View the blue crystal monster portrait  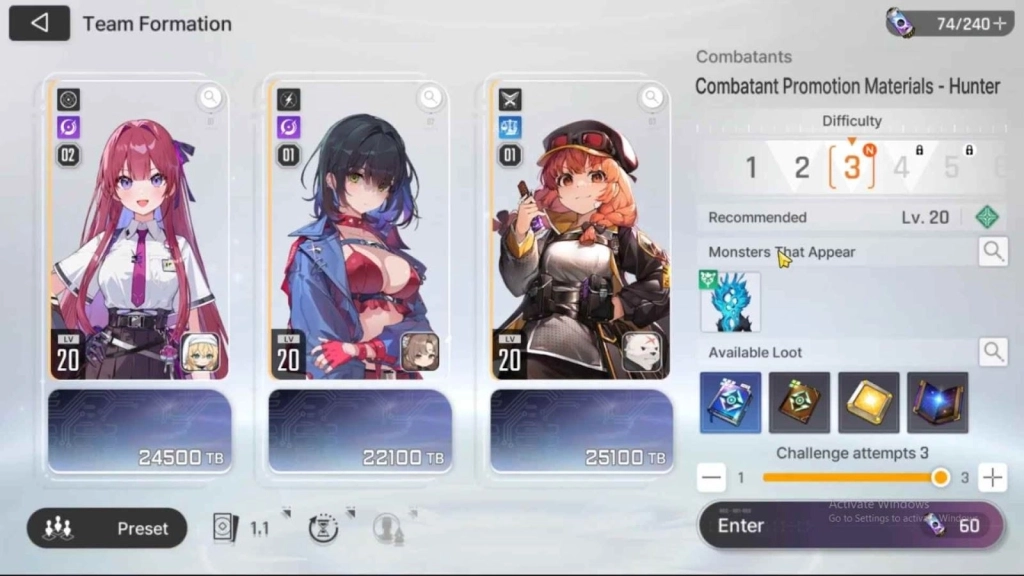click(x=730, y=302)
